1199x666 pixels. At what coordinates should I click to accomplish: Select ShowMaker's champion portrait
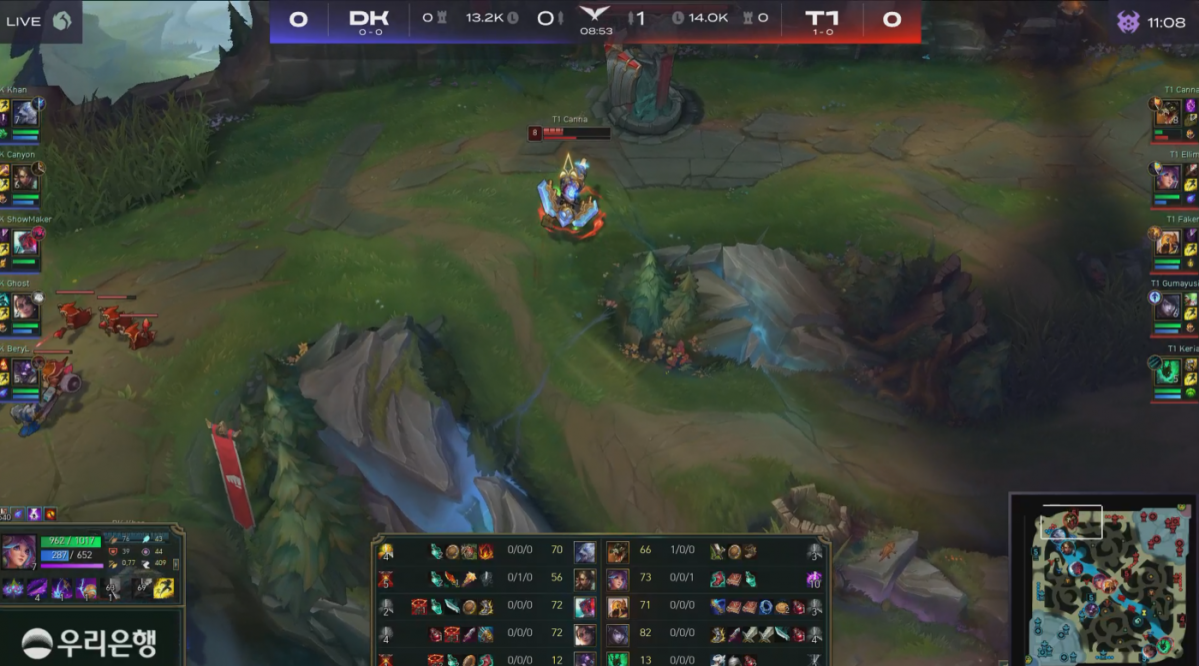point(25,242)
